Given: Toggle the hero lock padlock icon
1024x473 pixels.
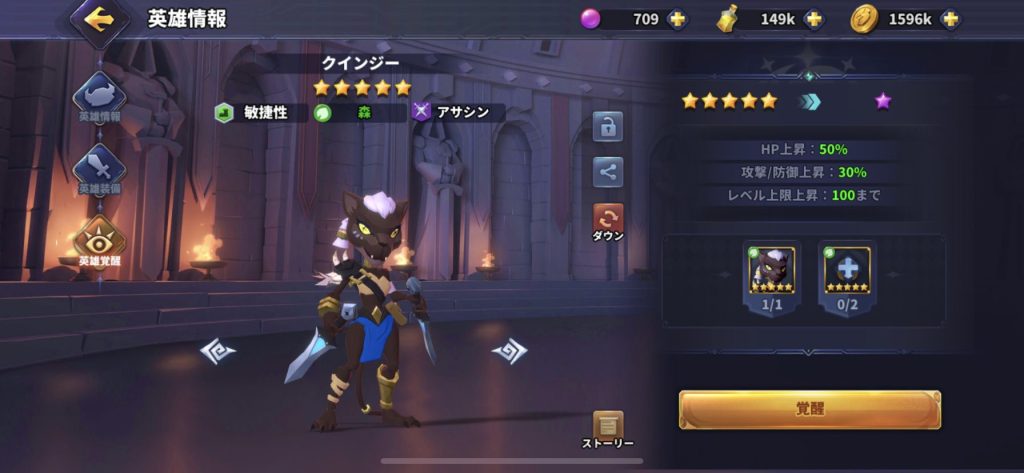Looking at the screenshot, I should coord(607,127).
